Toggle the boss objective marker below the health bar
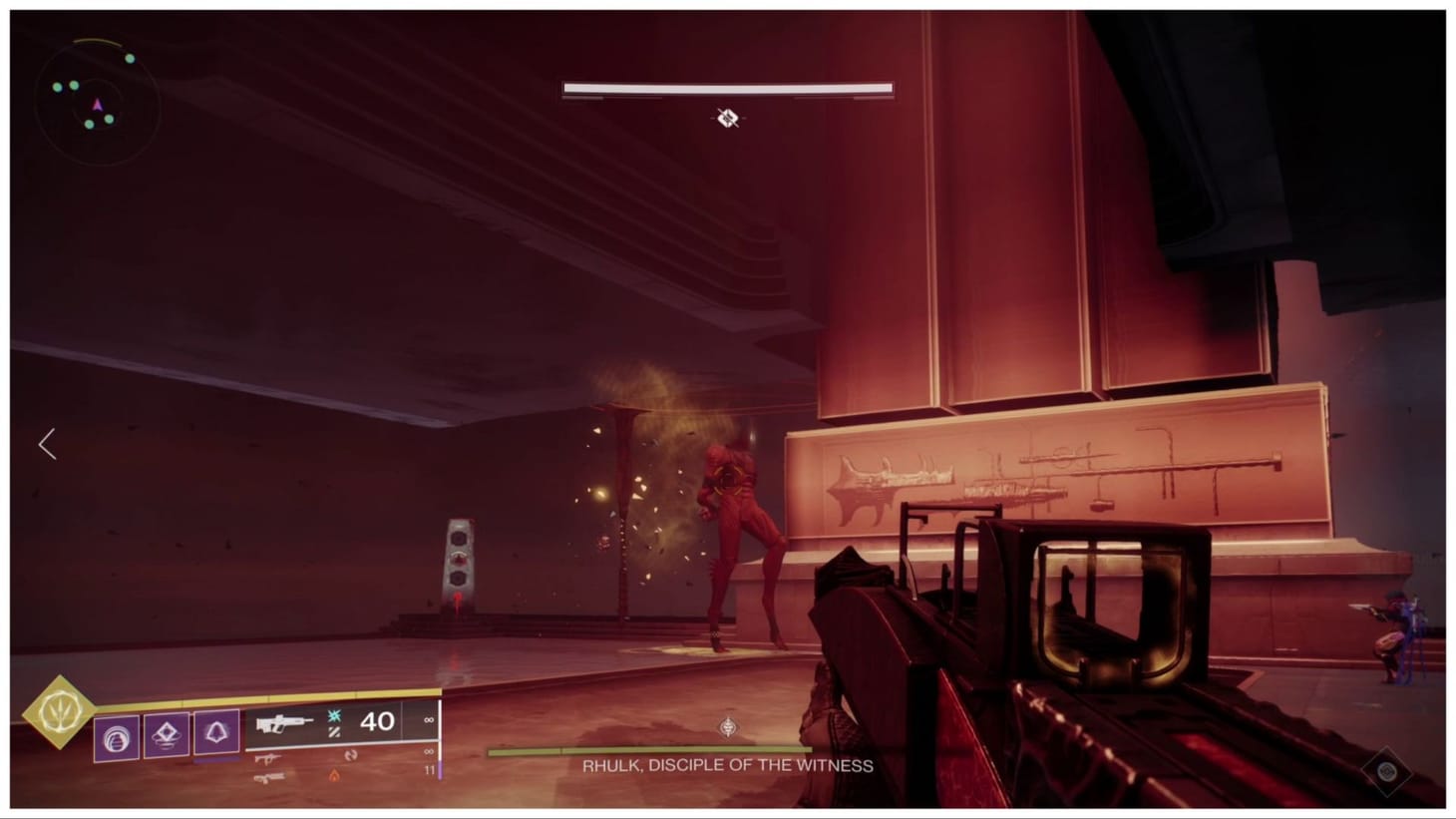The height and width of the screenshot is (819, 1456). click(729, 120)
